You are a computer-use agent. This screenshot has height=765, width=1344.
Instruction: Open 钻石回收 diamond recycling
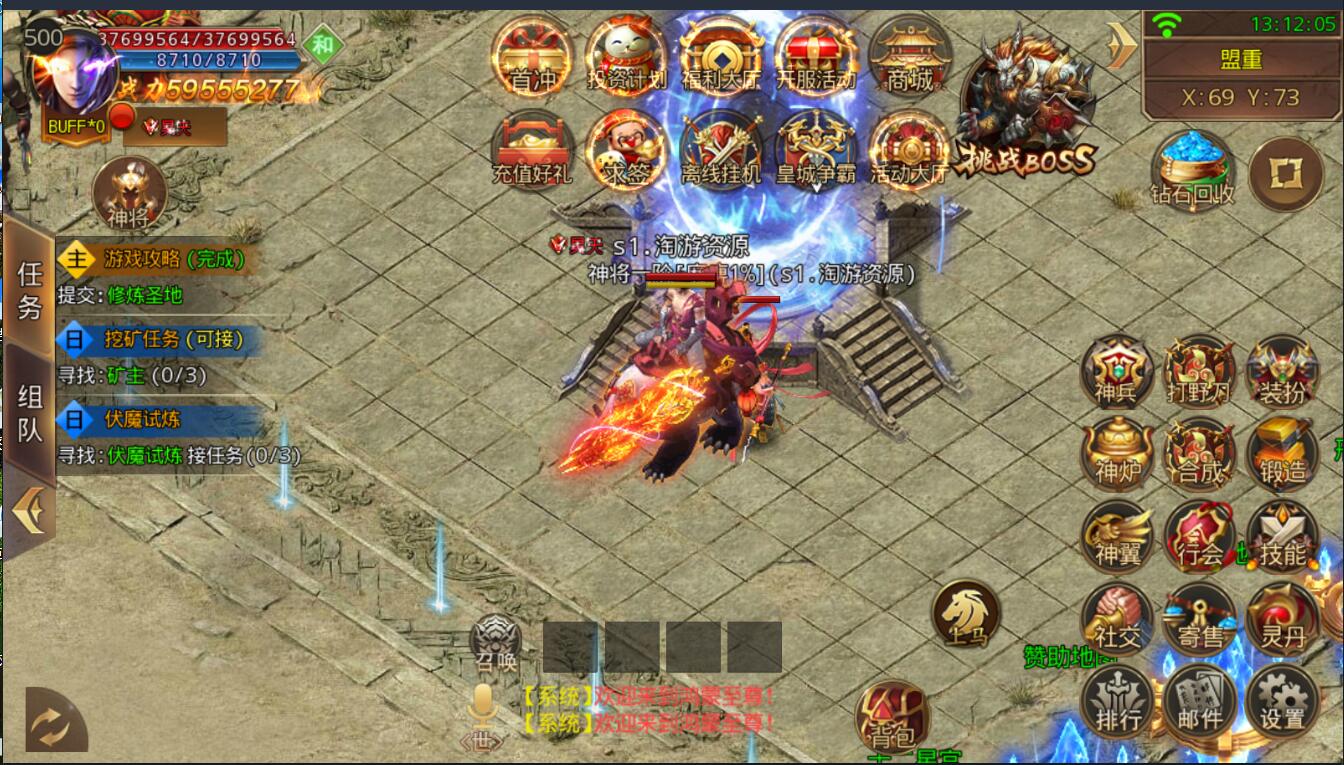pyautogui.click(x=1192, y=168)
